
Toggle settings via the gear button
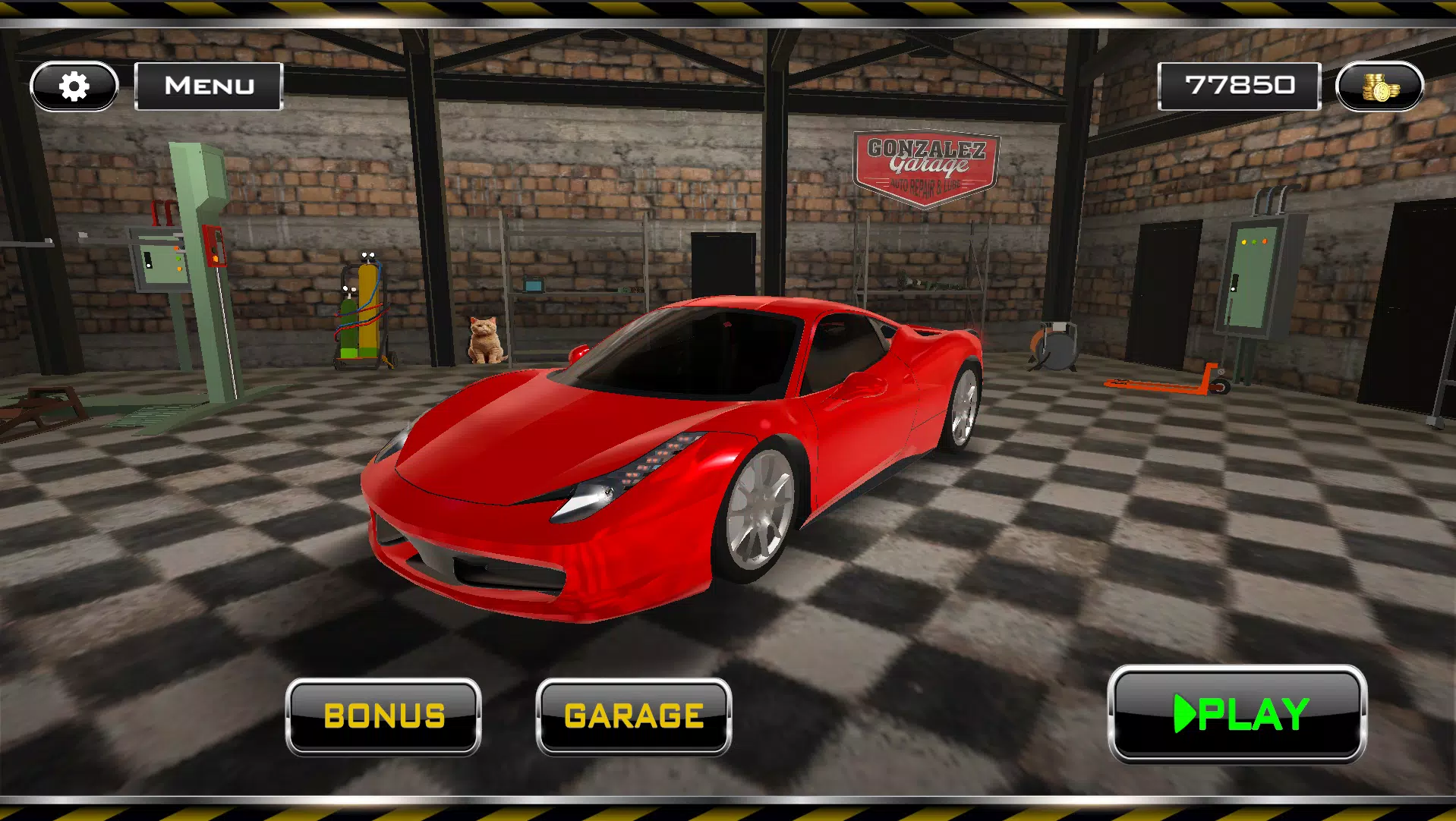tap(73, 86)
